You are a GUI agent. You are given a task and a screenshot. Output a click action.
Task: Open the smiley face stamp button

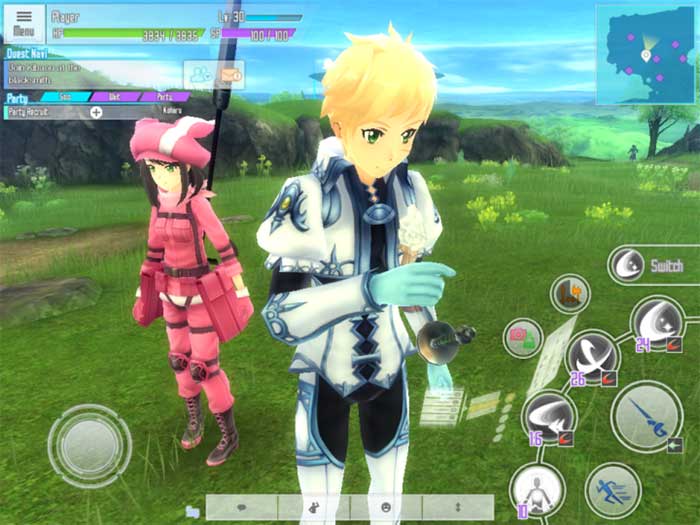[386, 507]
